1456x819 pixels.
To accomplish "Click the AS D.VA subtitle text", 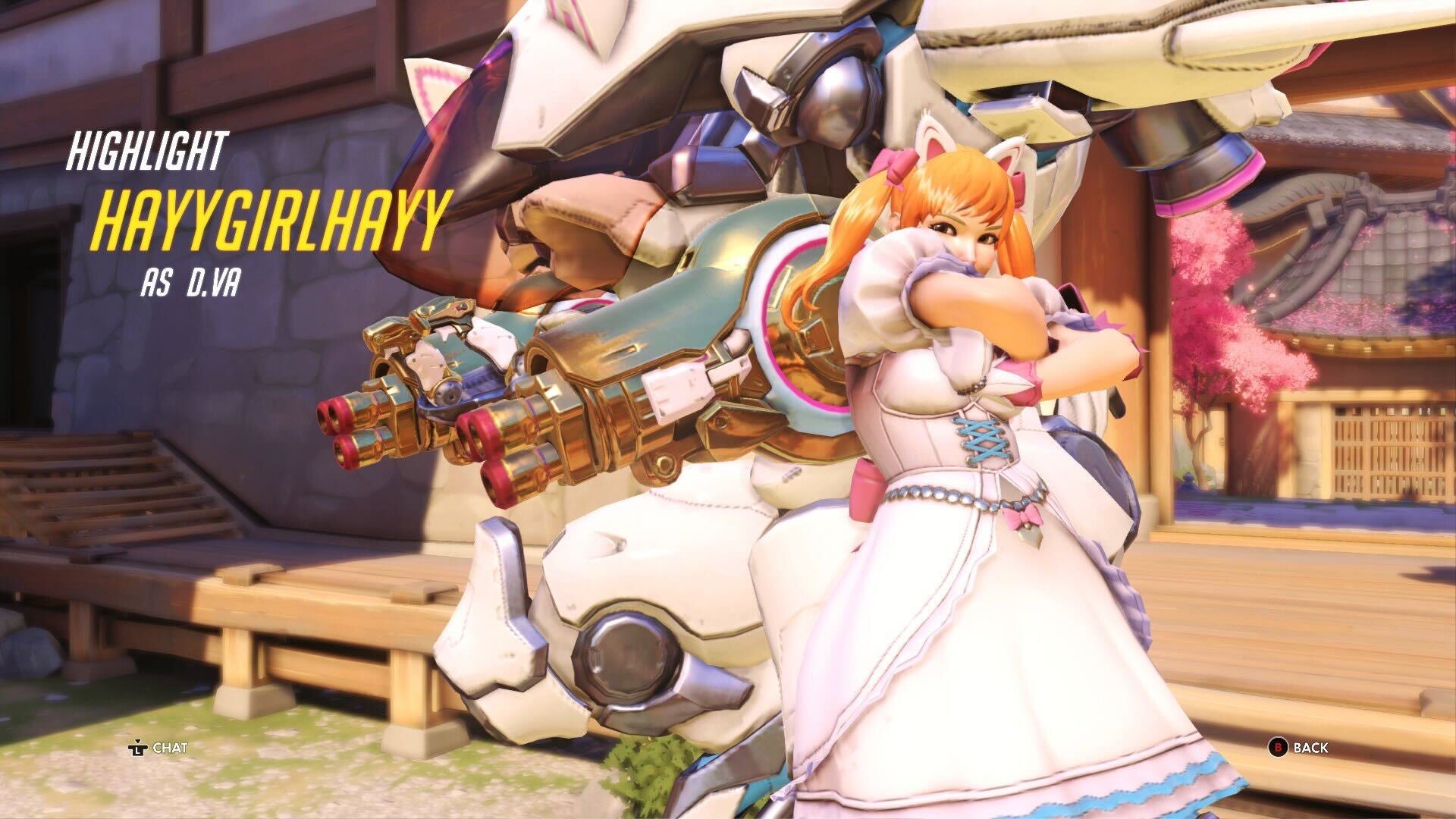I will (x=192, y=282).
